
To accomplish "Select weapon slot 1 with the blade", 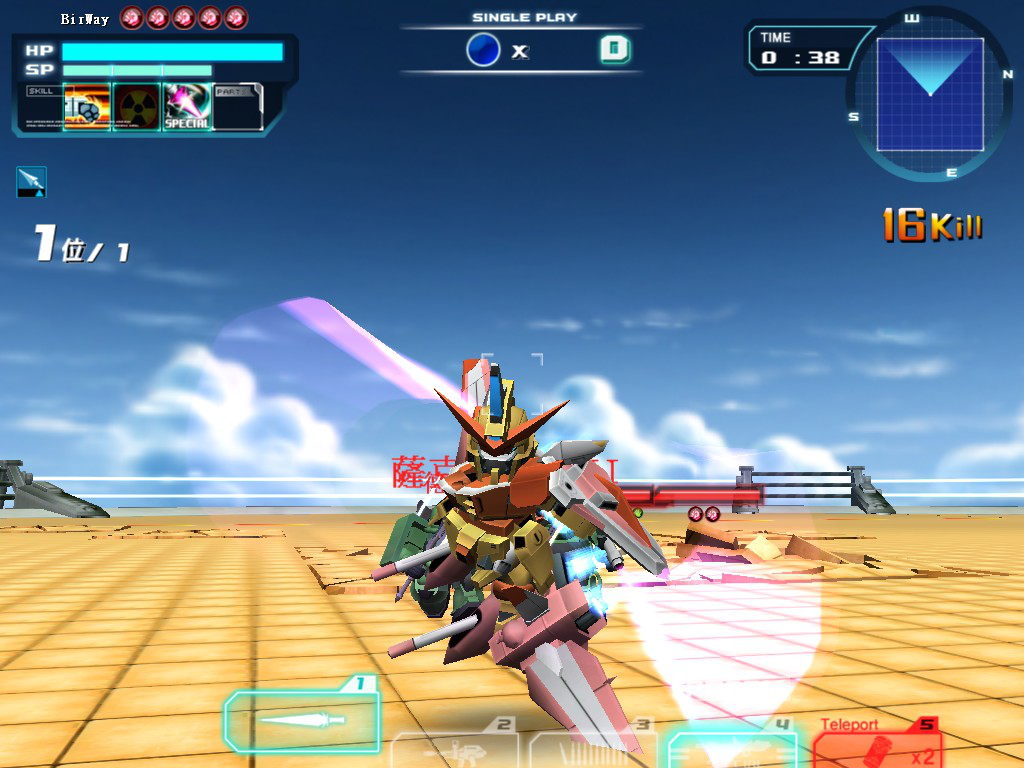I will tap(301, 720).
